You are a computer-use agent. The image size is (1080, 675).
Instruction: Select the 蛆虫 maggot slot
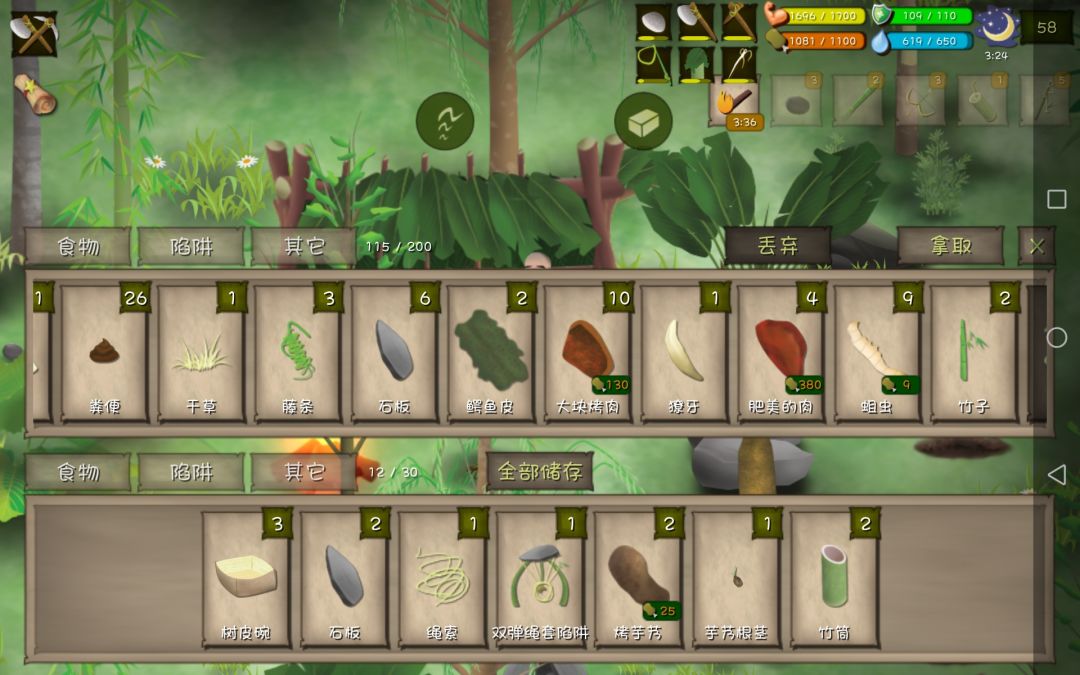876,353
